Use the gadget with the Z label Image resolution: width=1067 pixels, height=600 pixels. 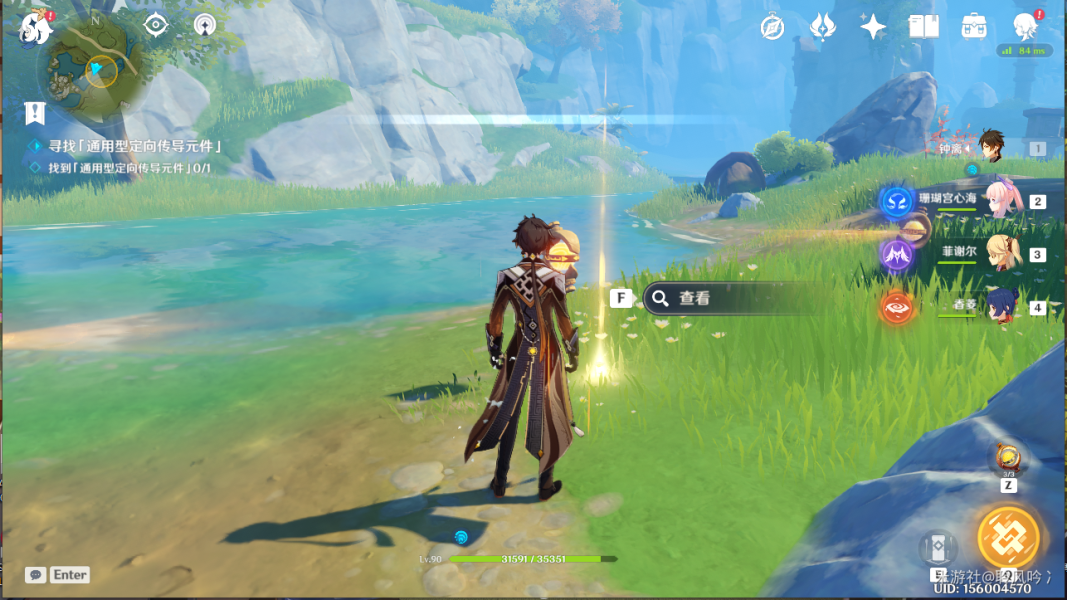1008,460
